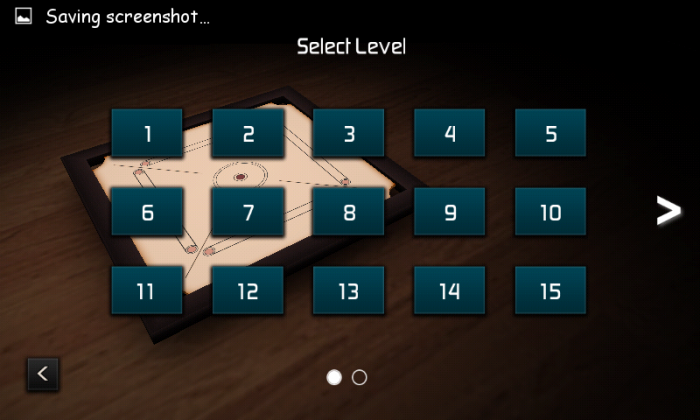Click the back arrow button
700x420 pixels.
(43, 373)
